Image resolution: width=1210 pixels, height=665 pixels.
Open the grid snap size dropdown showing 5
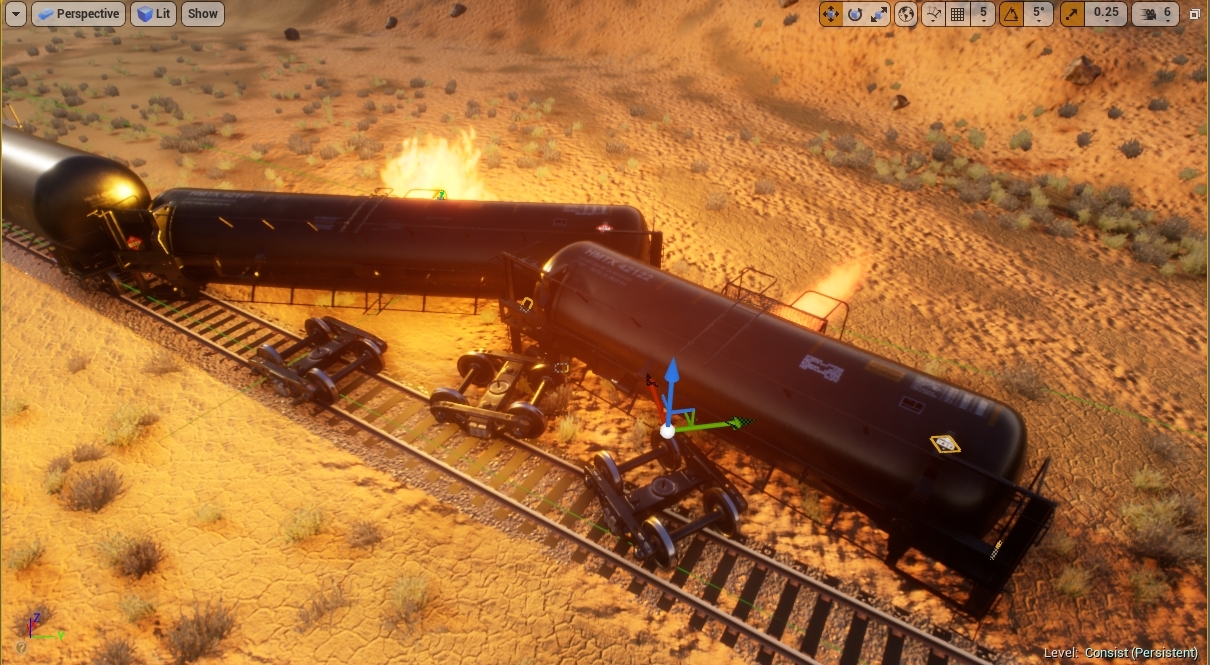pos(984,14)
